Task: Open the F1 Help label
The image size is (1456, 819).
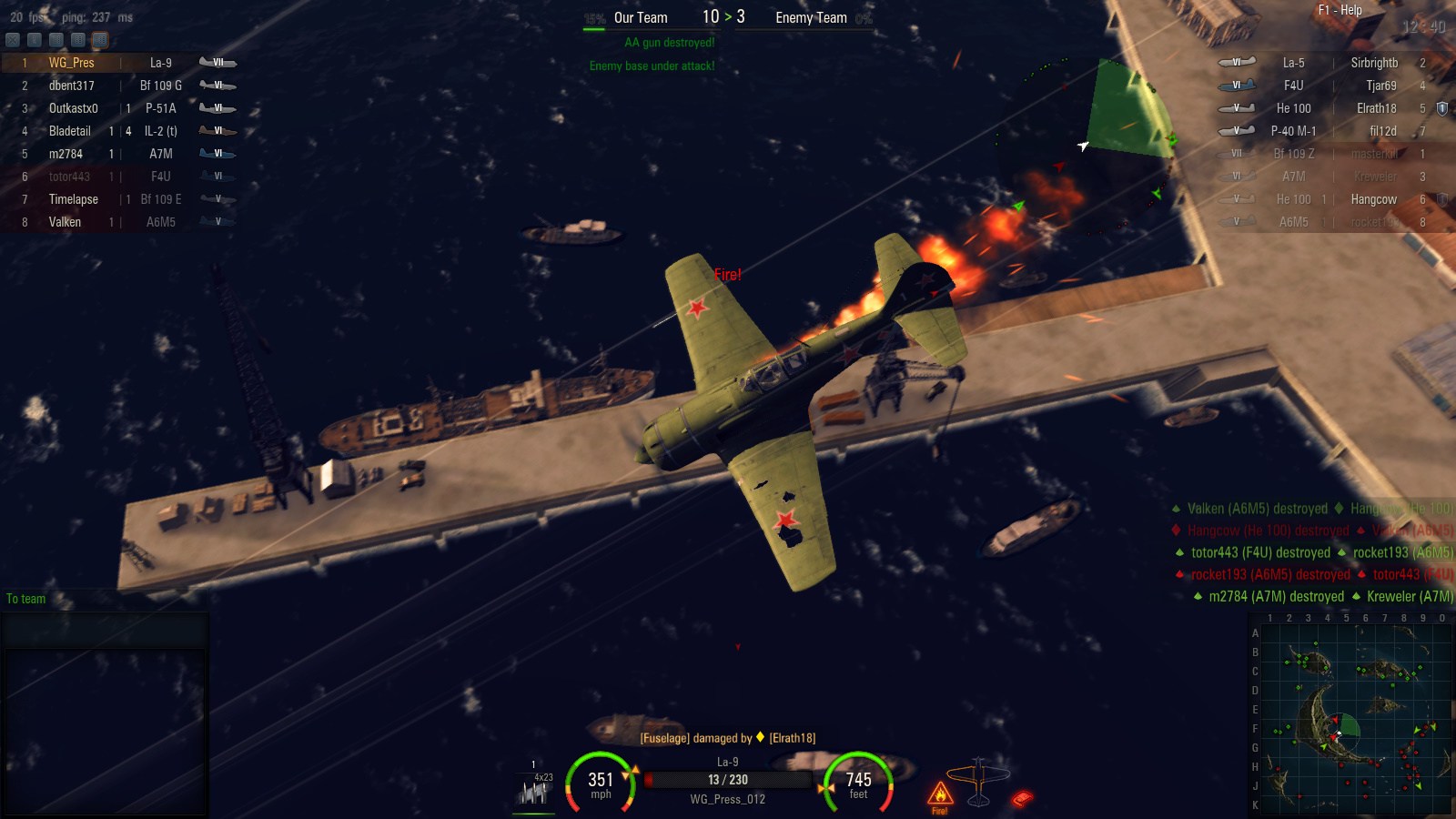Action: coord(1340,10)
